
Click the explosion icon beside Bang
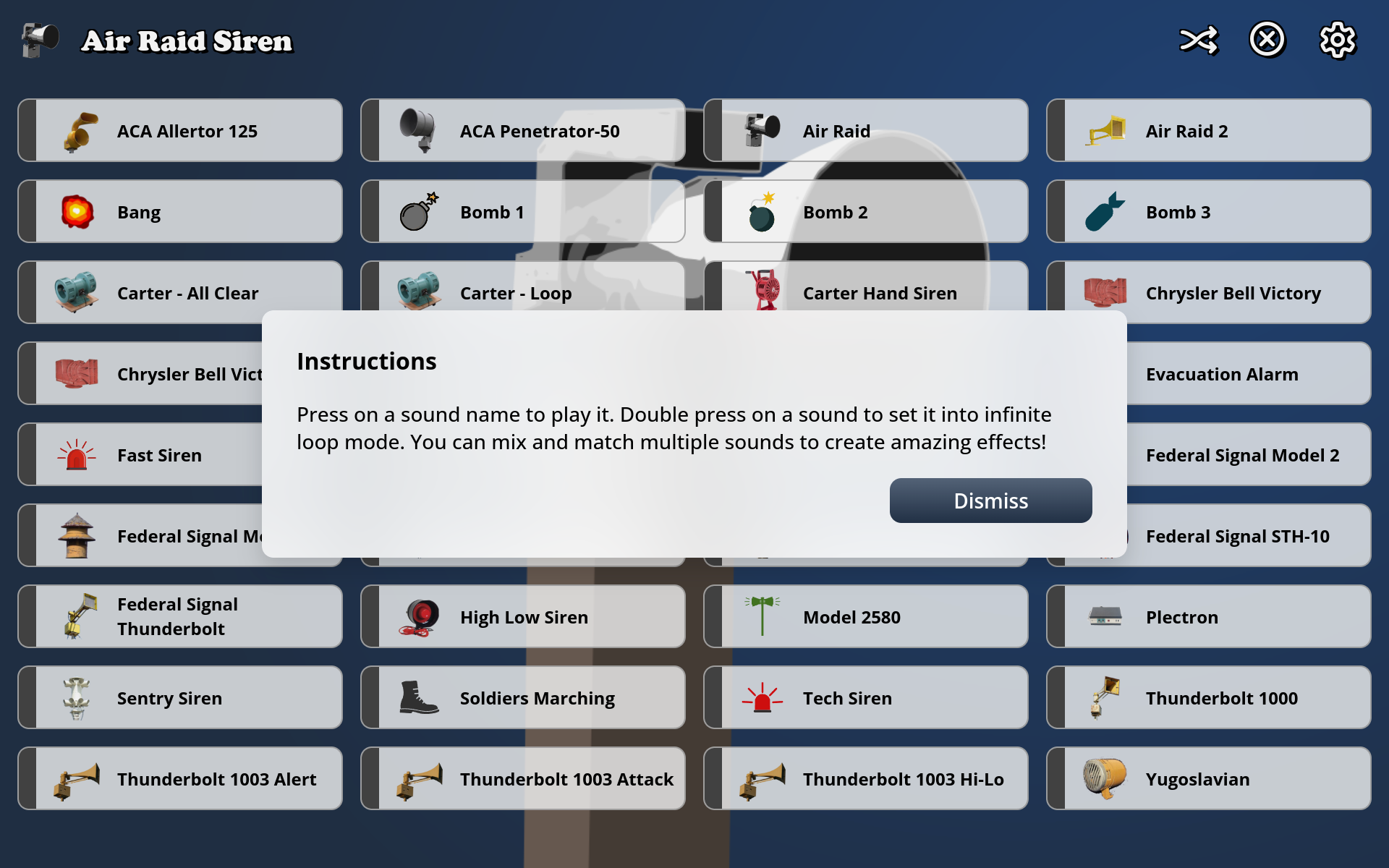(80, 211)
